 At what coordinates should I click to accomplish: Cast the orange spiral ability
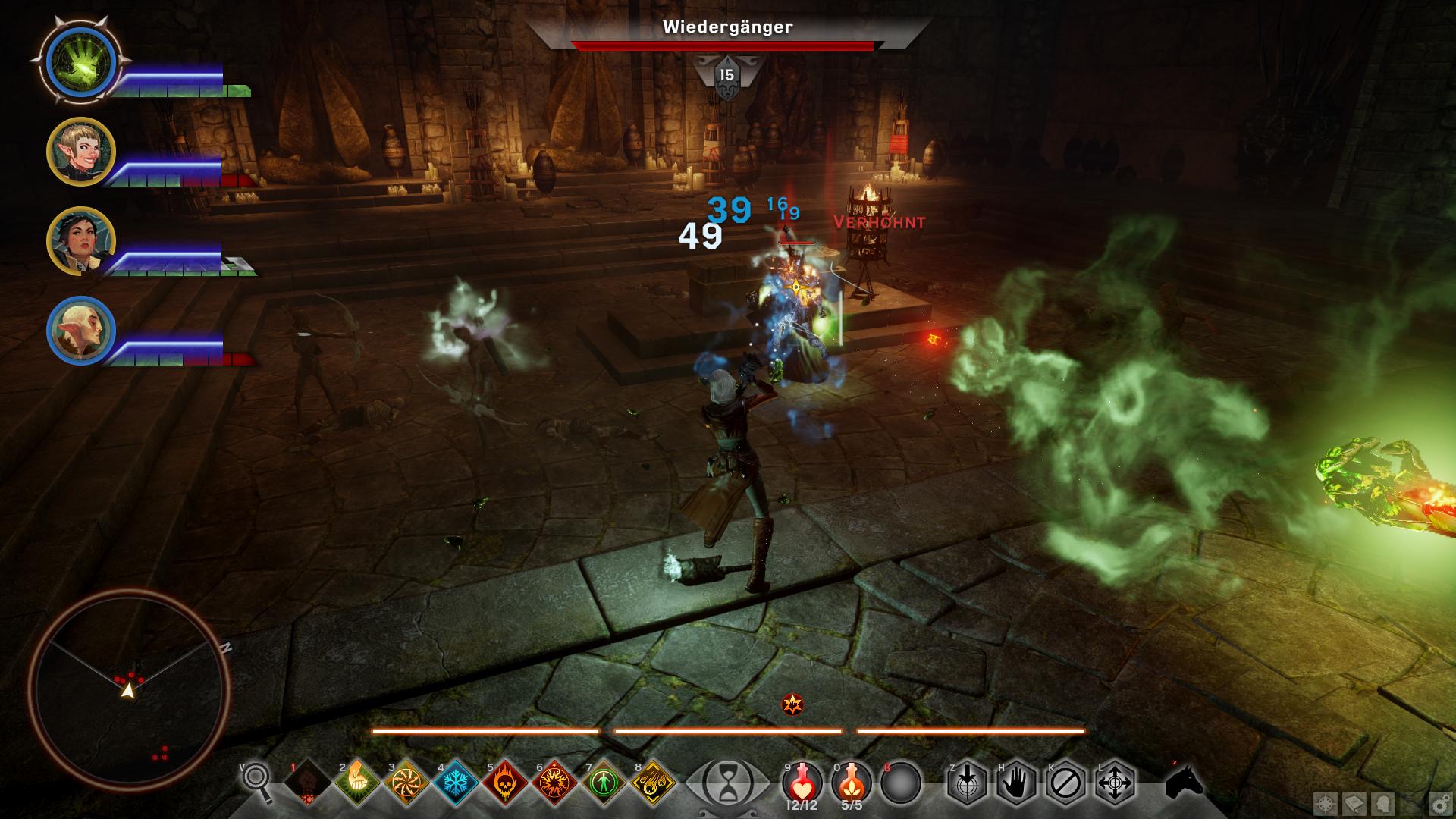point(406,782)
